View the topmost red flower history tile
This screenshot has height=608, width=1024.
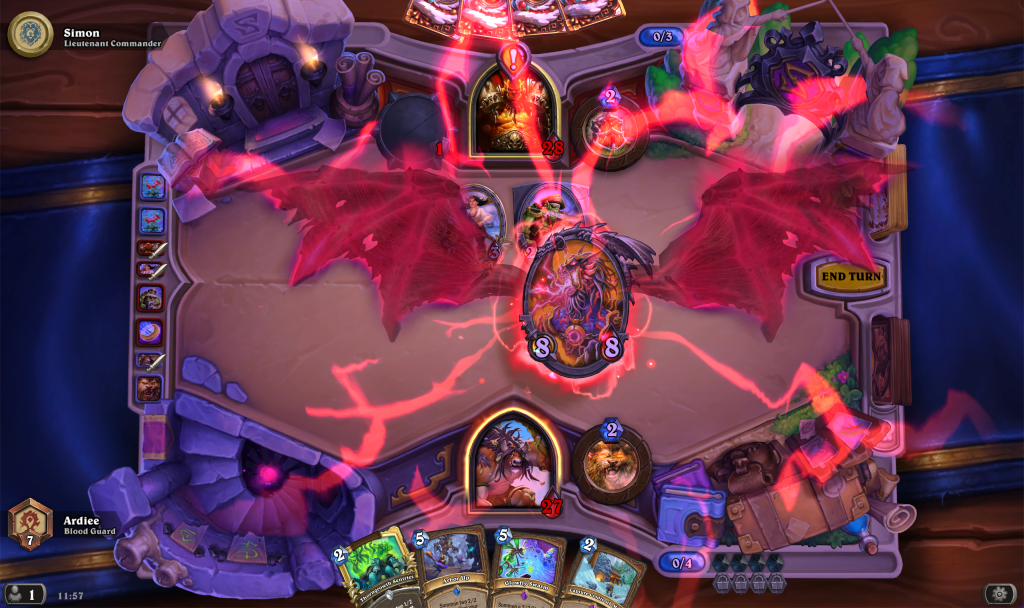152,186
